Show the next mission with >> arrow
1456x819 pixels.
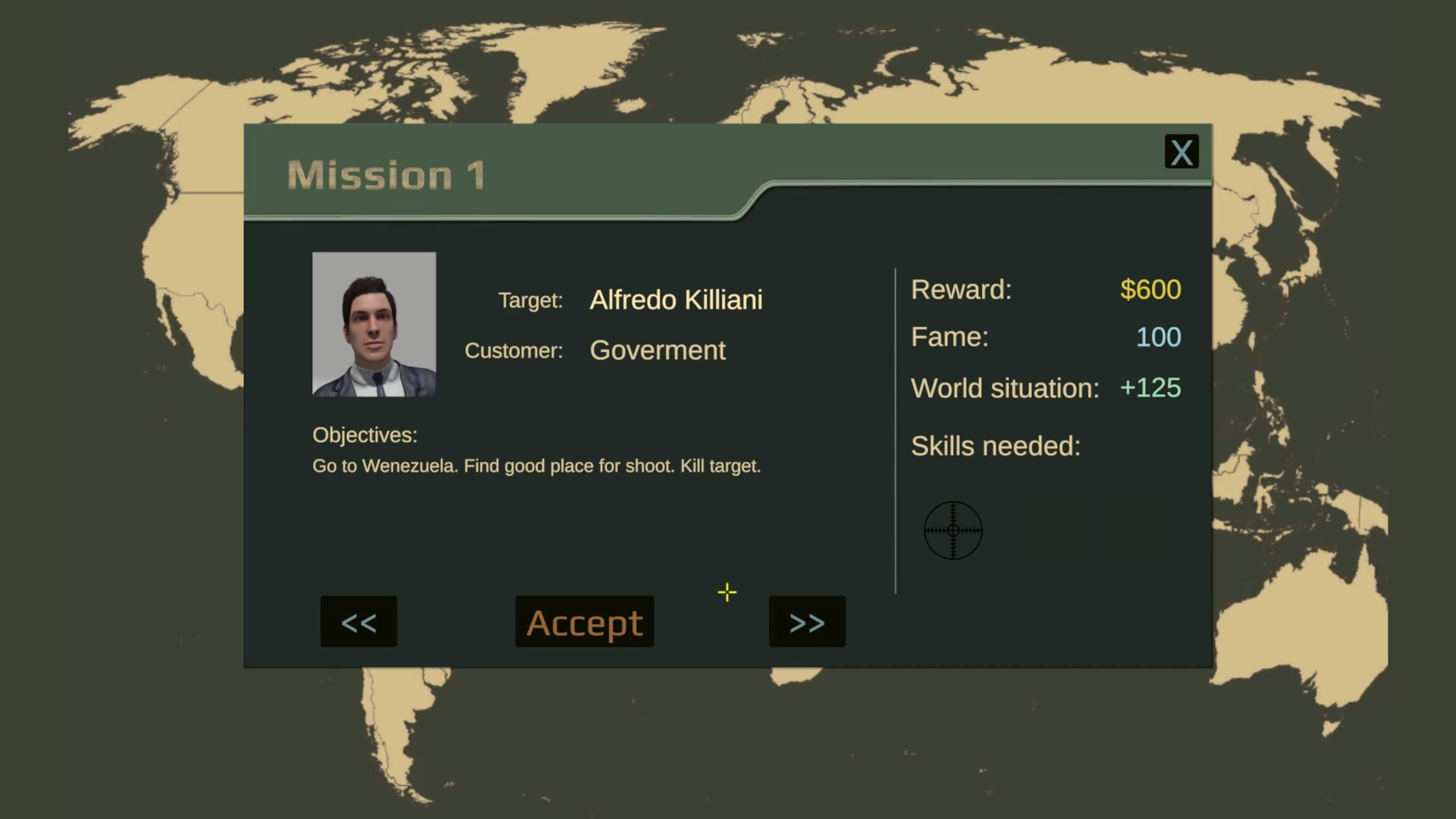pos(806,622)
